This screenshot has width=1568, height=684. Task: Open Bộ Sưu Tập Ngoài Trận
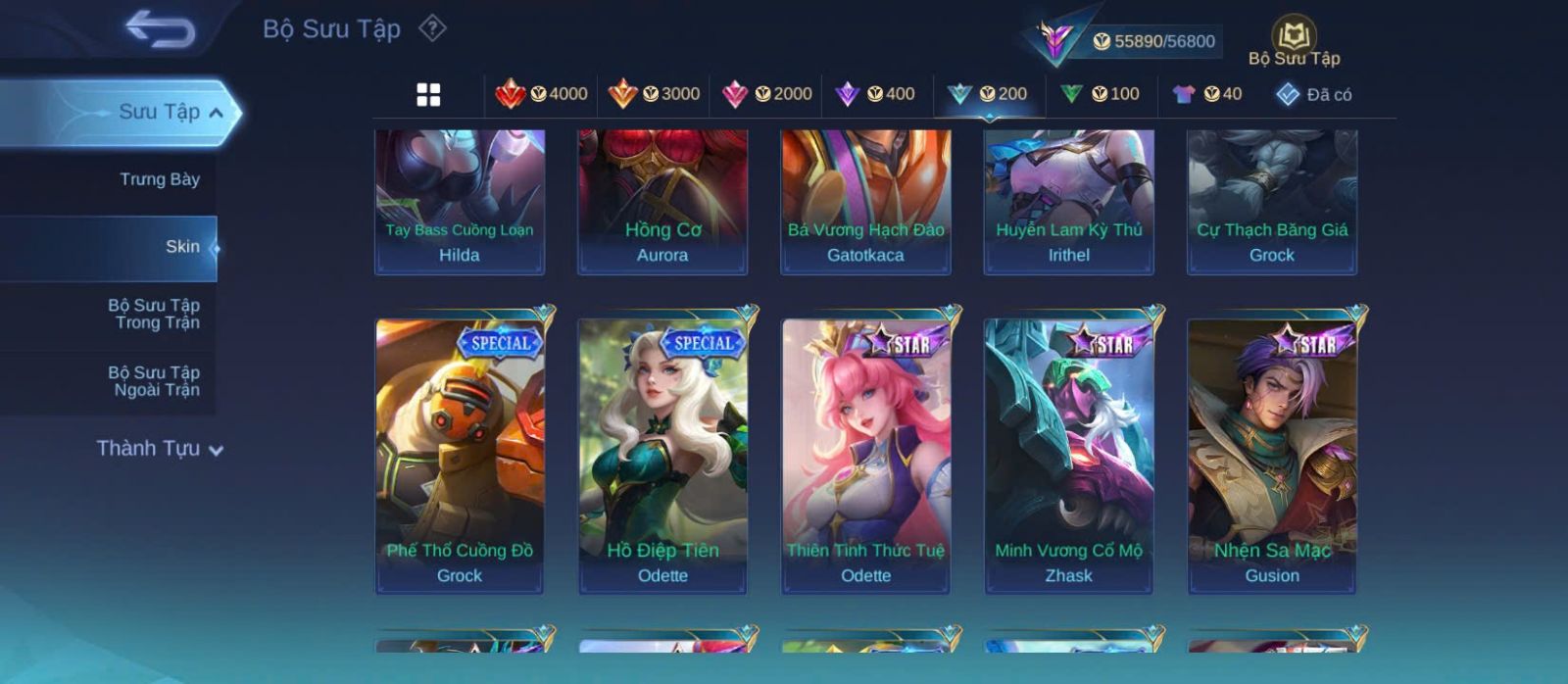154,381
